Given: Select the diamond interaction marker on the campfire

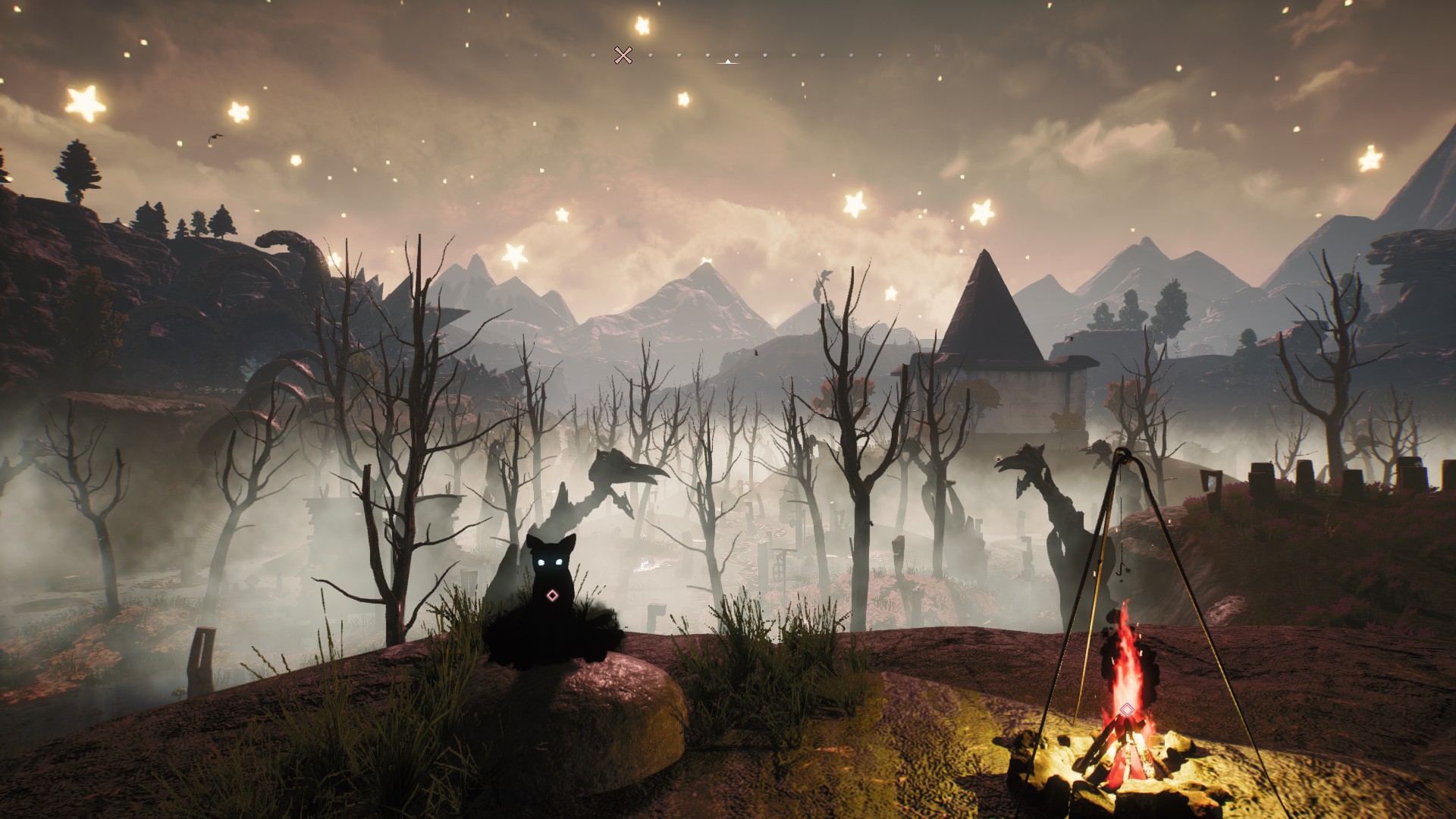Looking at the screenshot, I should coord(1127,711).
